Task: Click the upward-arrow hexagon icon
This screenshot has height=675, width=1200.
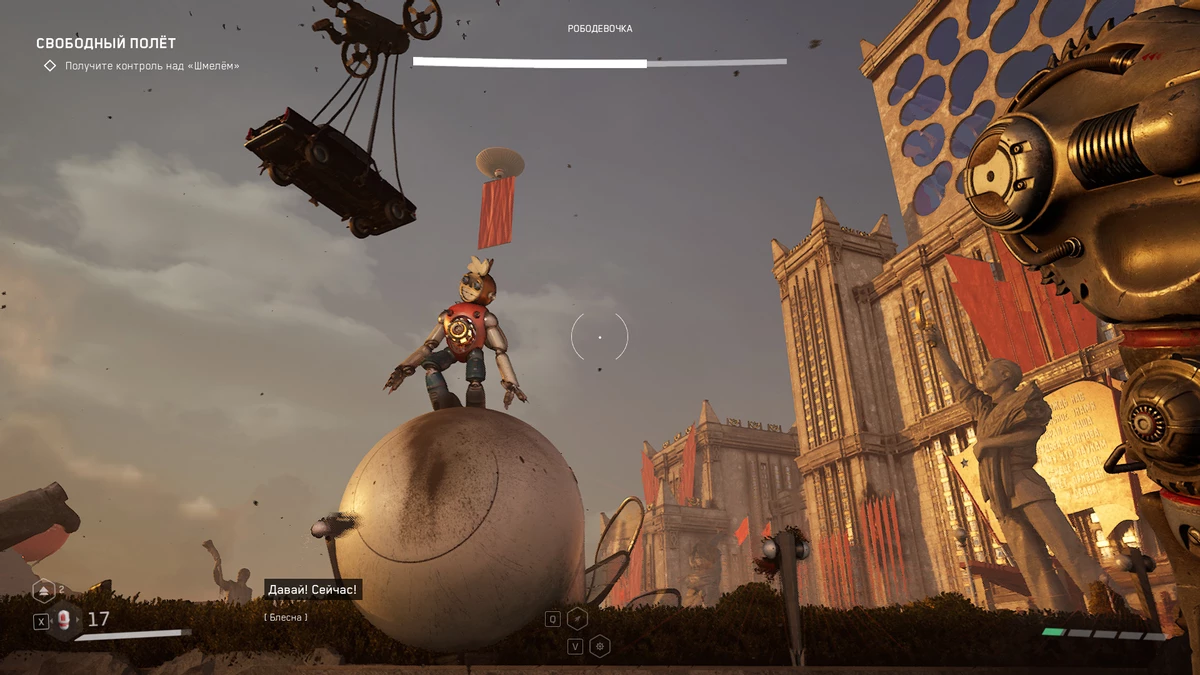Action: coord(43,591)
